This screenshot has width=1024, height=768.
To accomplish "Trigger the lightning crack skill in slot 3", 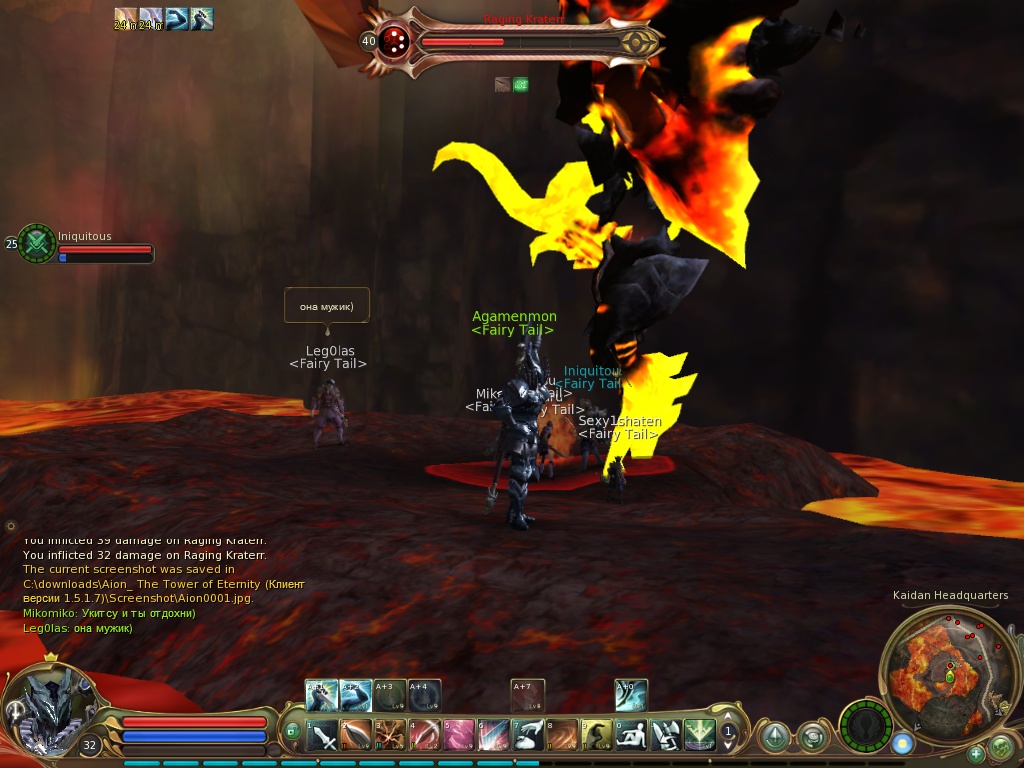I will (391, 736).
